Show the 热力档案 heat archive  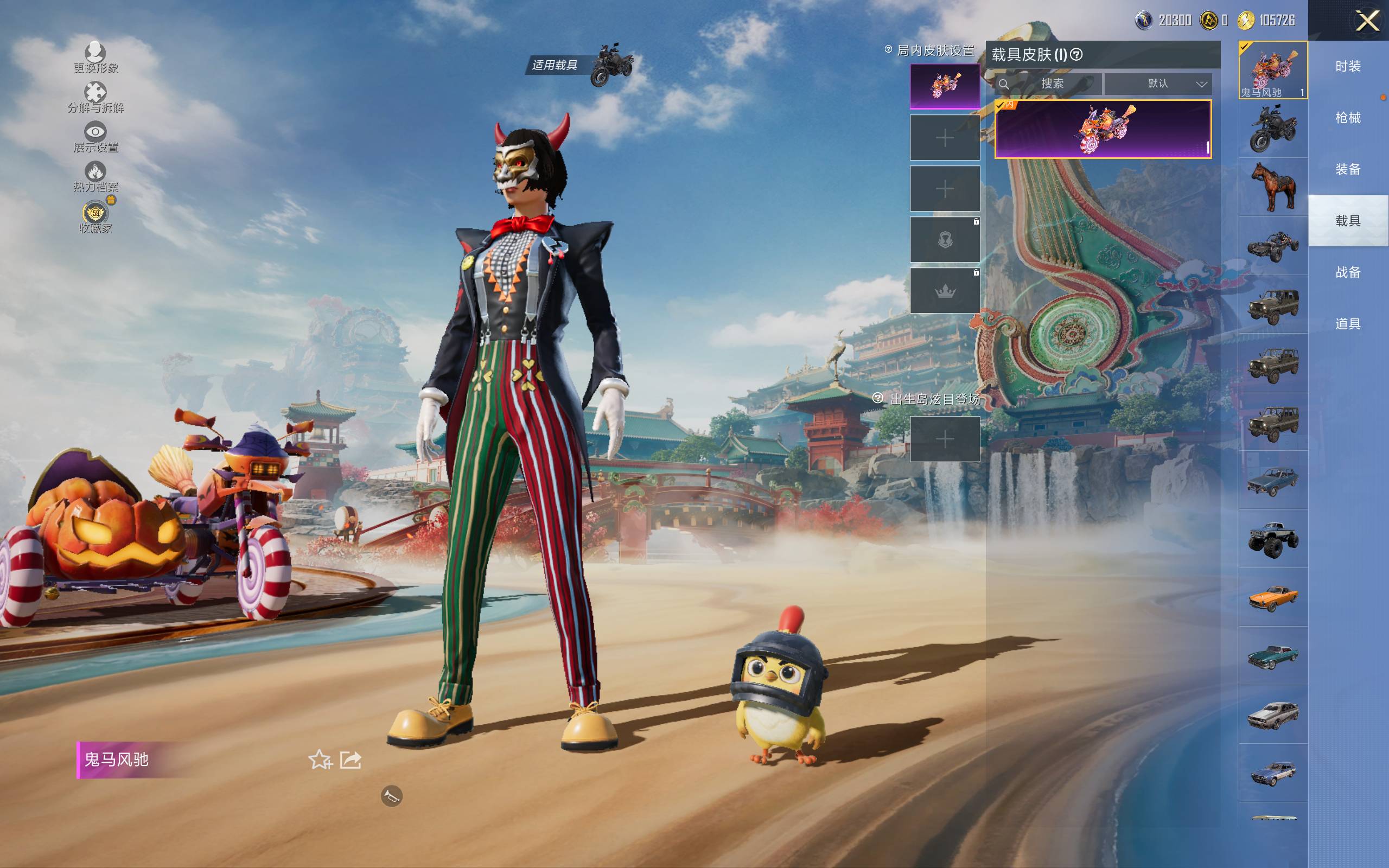pyautogui.click(x=95, y=176)
